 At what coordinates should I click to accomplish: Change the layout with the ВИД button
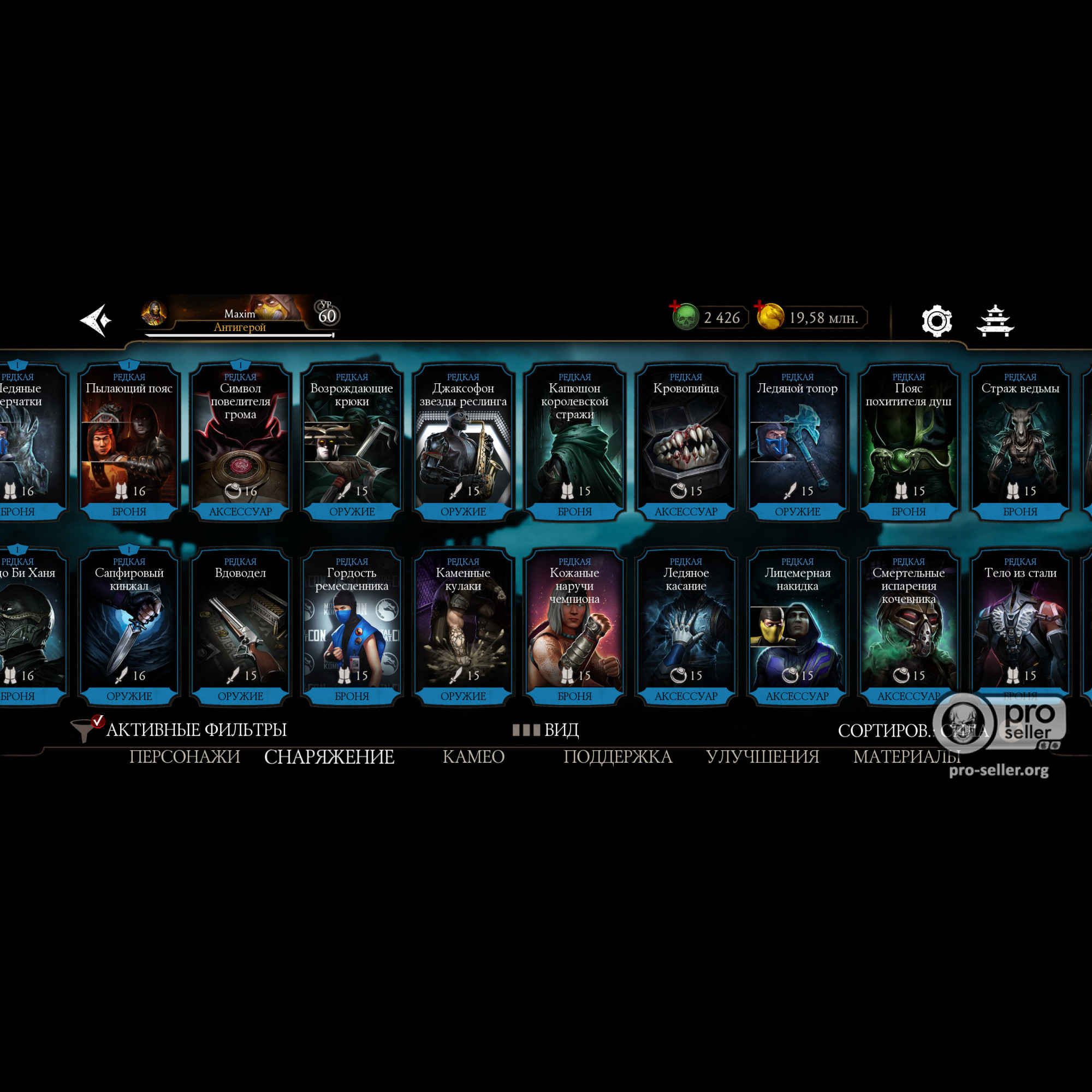coord(547,729)
